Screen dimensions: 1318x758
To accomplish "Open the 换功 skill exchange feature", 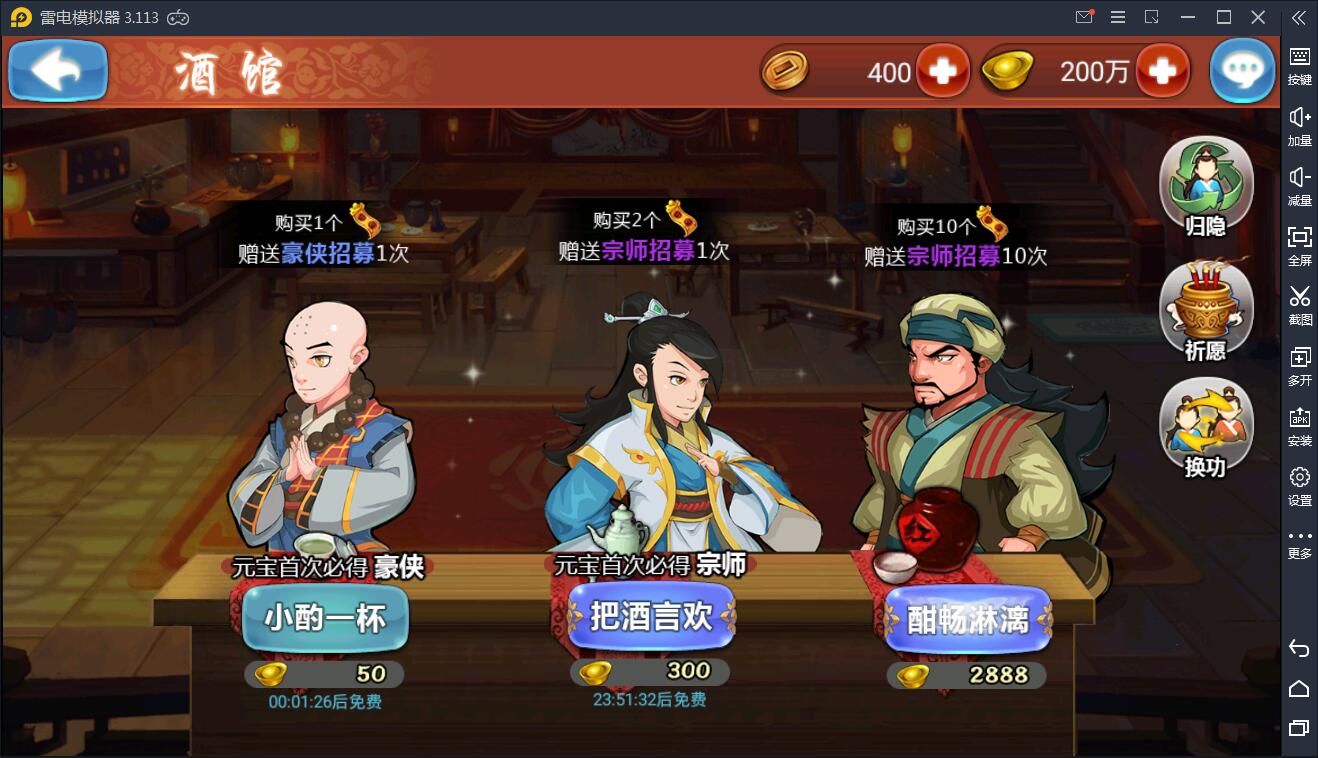I will (1204, 425).
